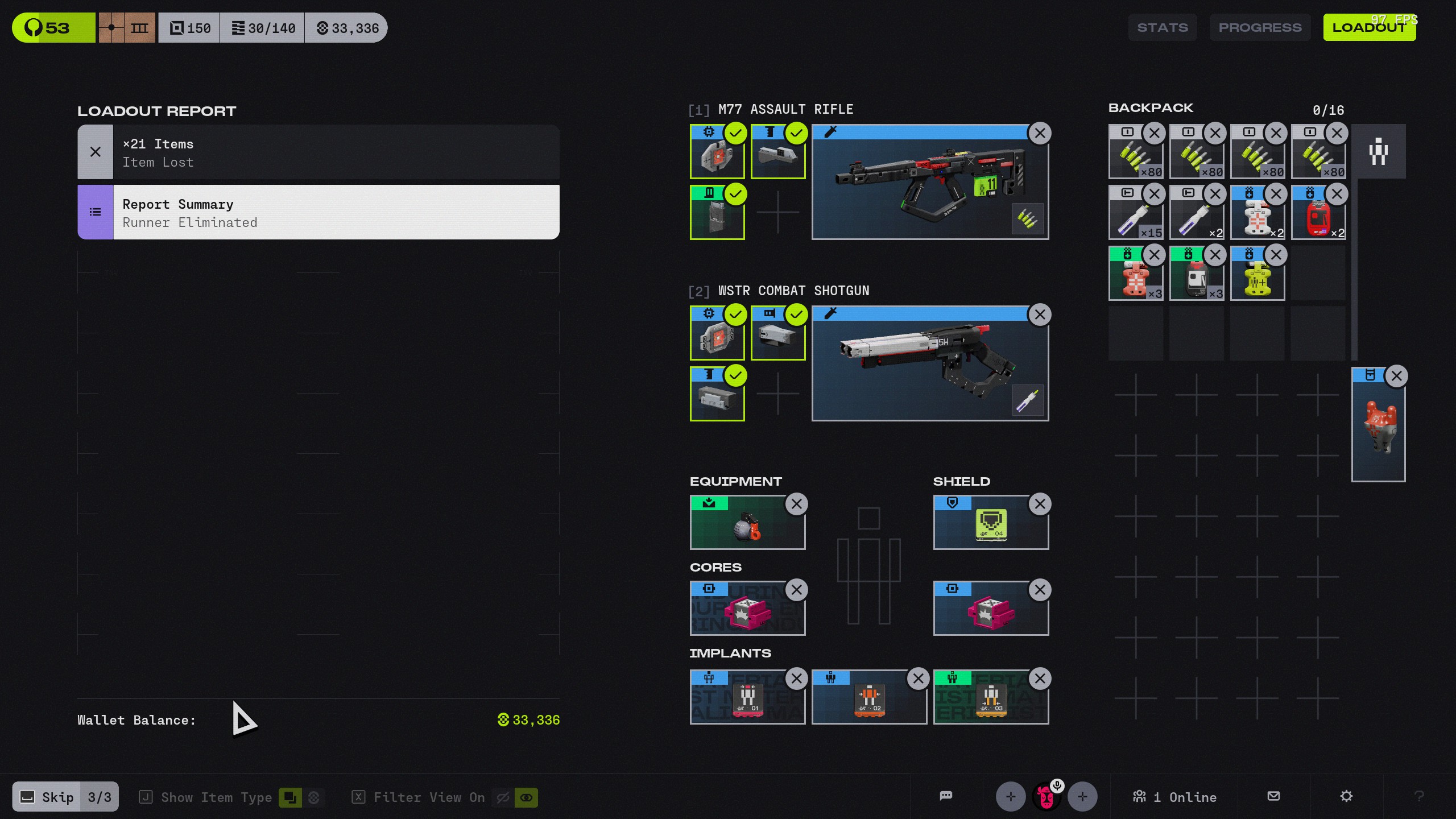This screenshot has width=1456, height=819.
Task: Remove the equipped shield item
Action: point(1040,504)
